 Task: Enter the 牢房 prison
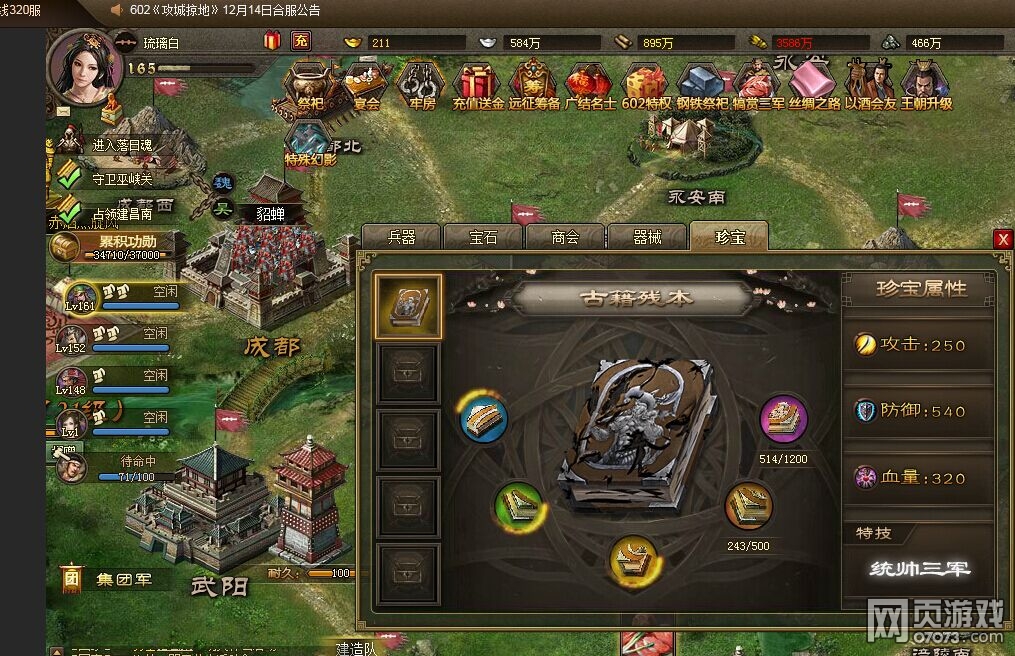422,84
